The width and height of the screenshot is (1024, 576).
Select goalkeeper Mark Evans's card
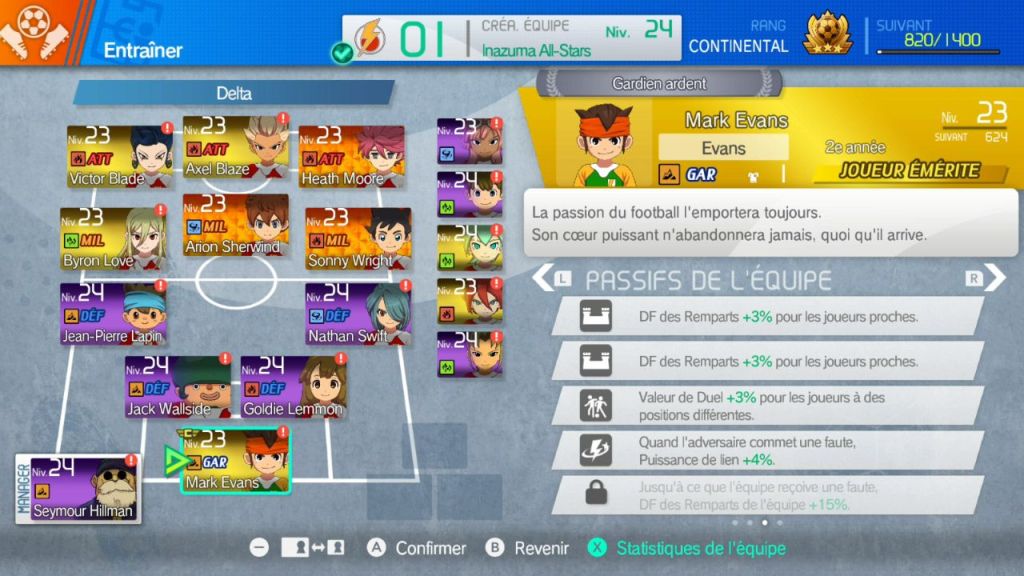(x=236, y=460)
